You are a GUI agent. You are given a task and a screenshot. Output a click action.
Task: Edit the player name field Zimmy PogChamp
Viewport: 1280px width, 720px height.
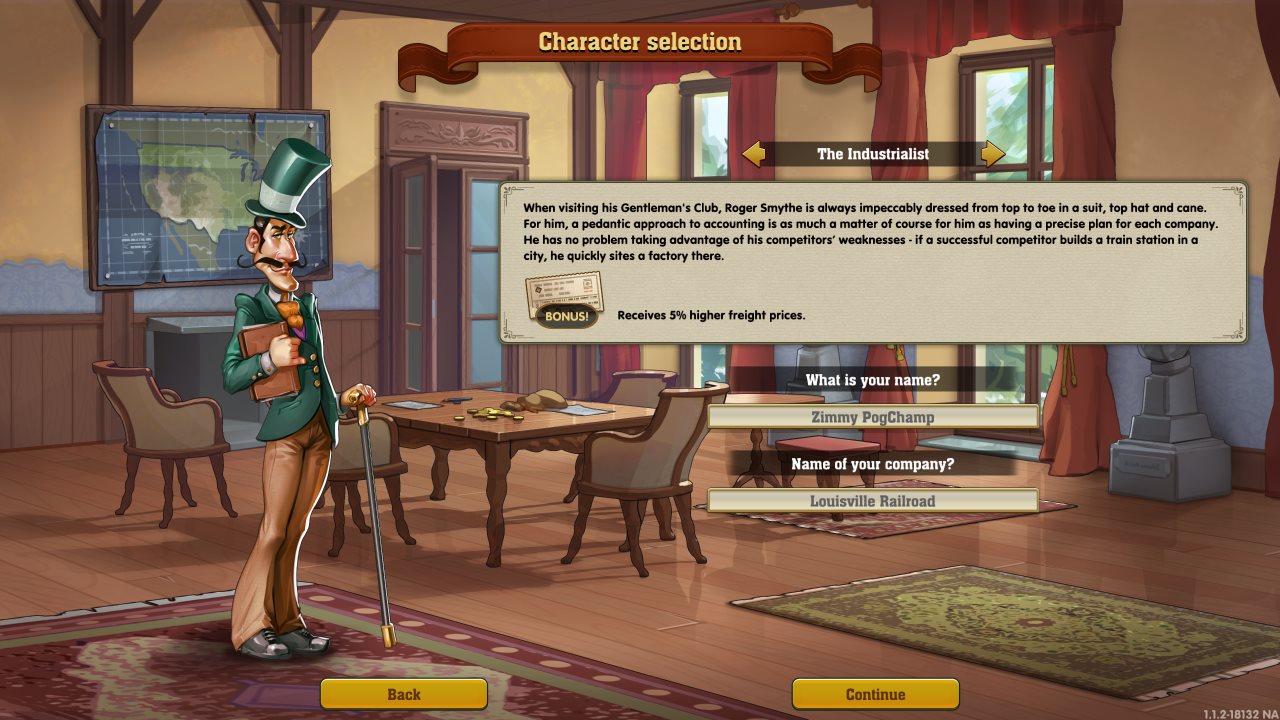point(873,417)
